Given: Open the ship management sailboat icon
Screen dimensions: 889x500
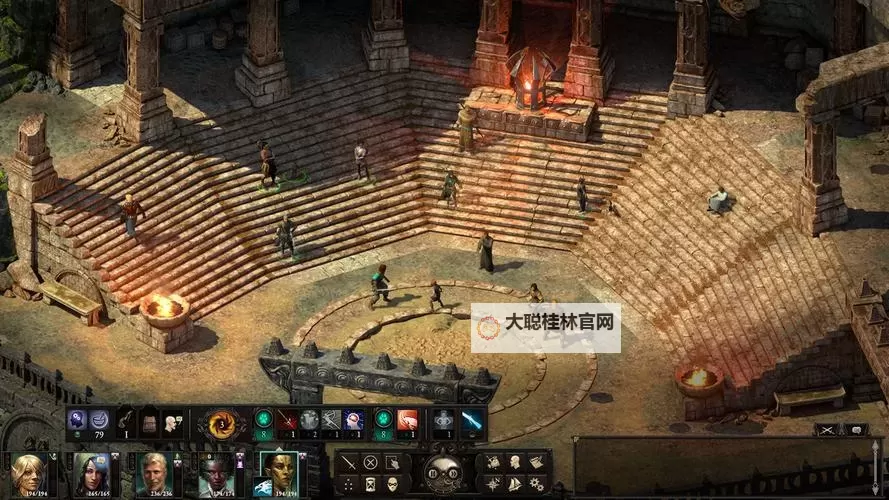Looking at the screenshot, I should 514,485.
